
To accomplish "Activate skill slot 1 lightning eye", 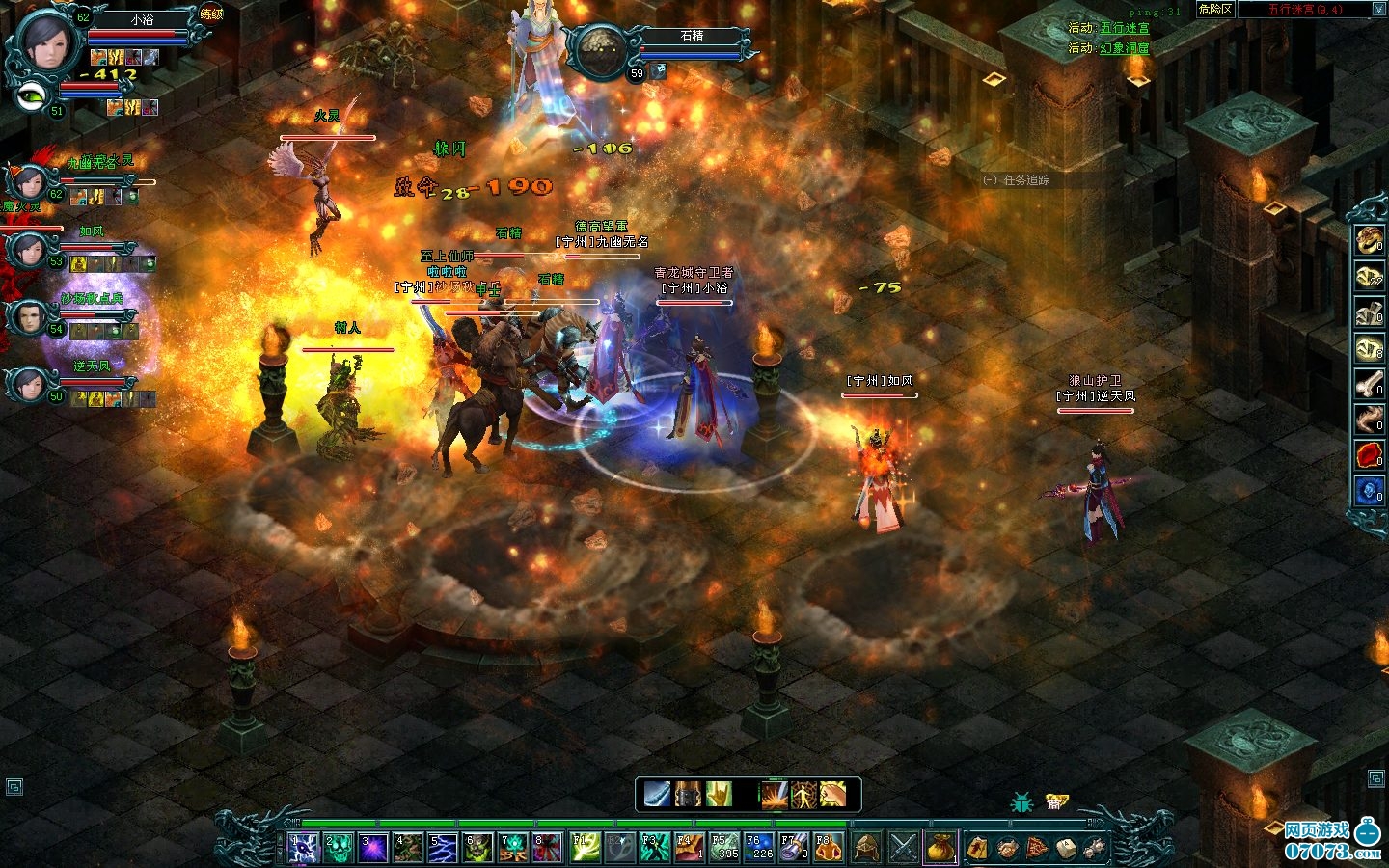I will (x=305, y=848).
